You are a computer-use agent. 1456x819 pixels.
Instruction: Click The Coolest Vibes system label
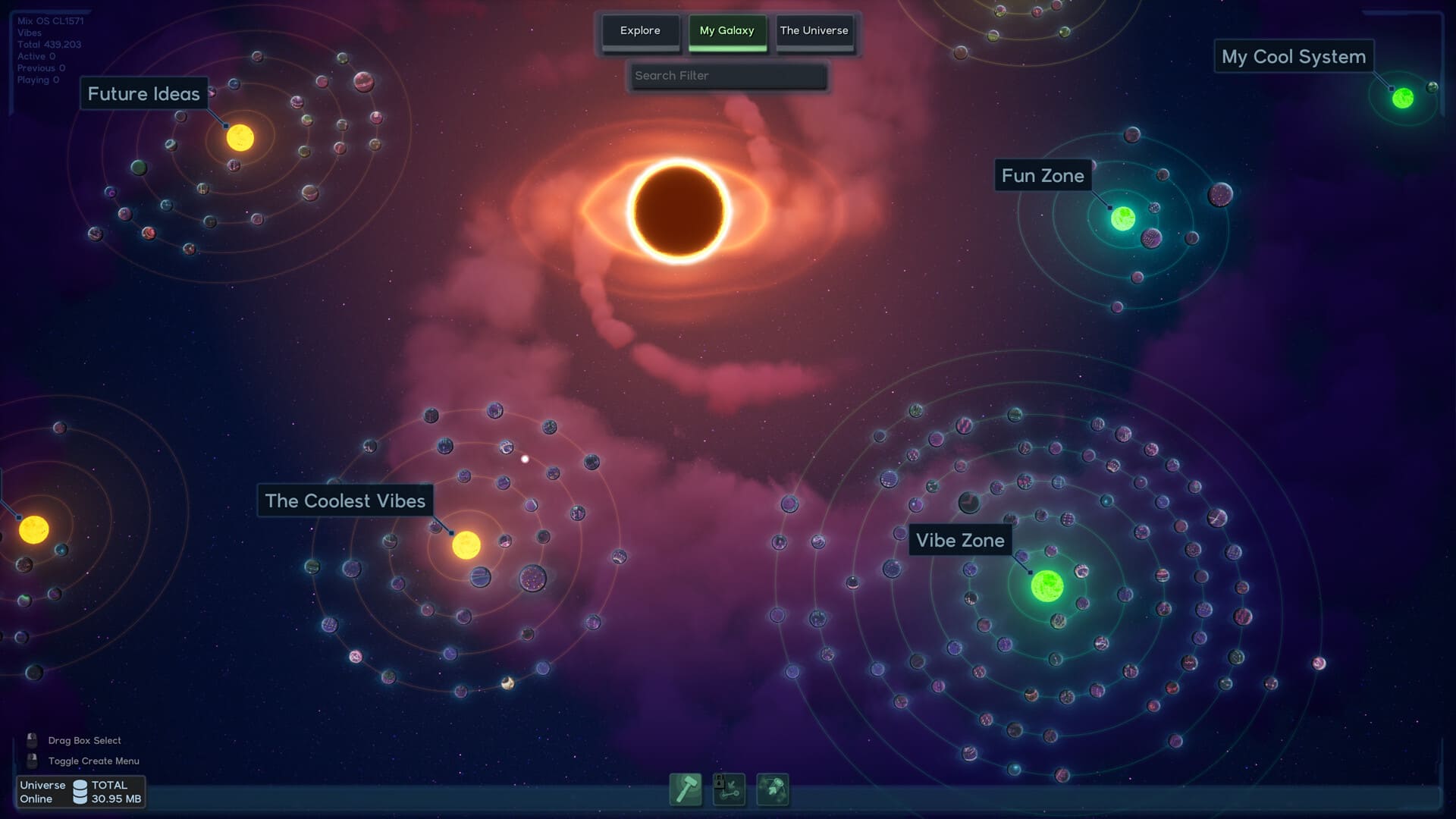(345, 501)
